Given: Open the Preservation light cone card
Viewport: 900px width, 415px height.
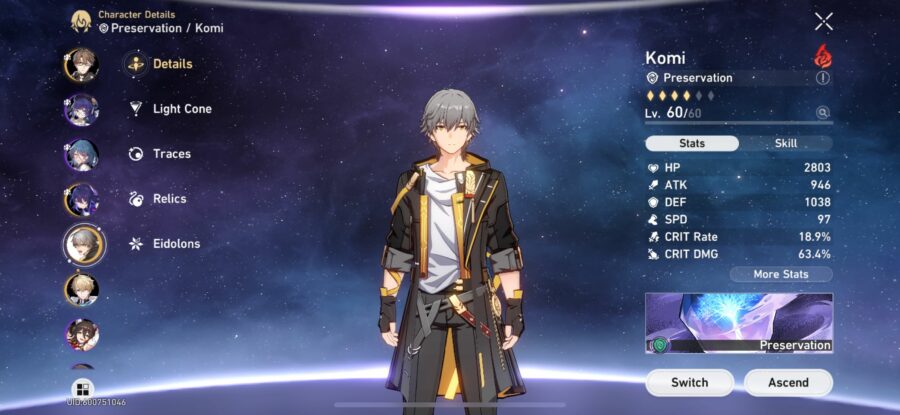Looking at the screenshot, I should tap(739, 323).
